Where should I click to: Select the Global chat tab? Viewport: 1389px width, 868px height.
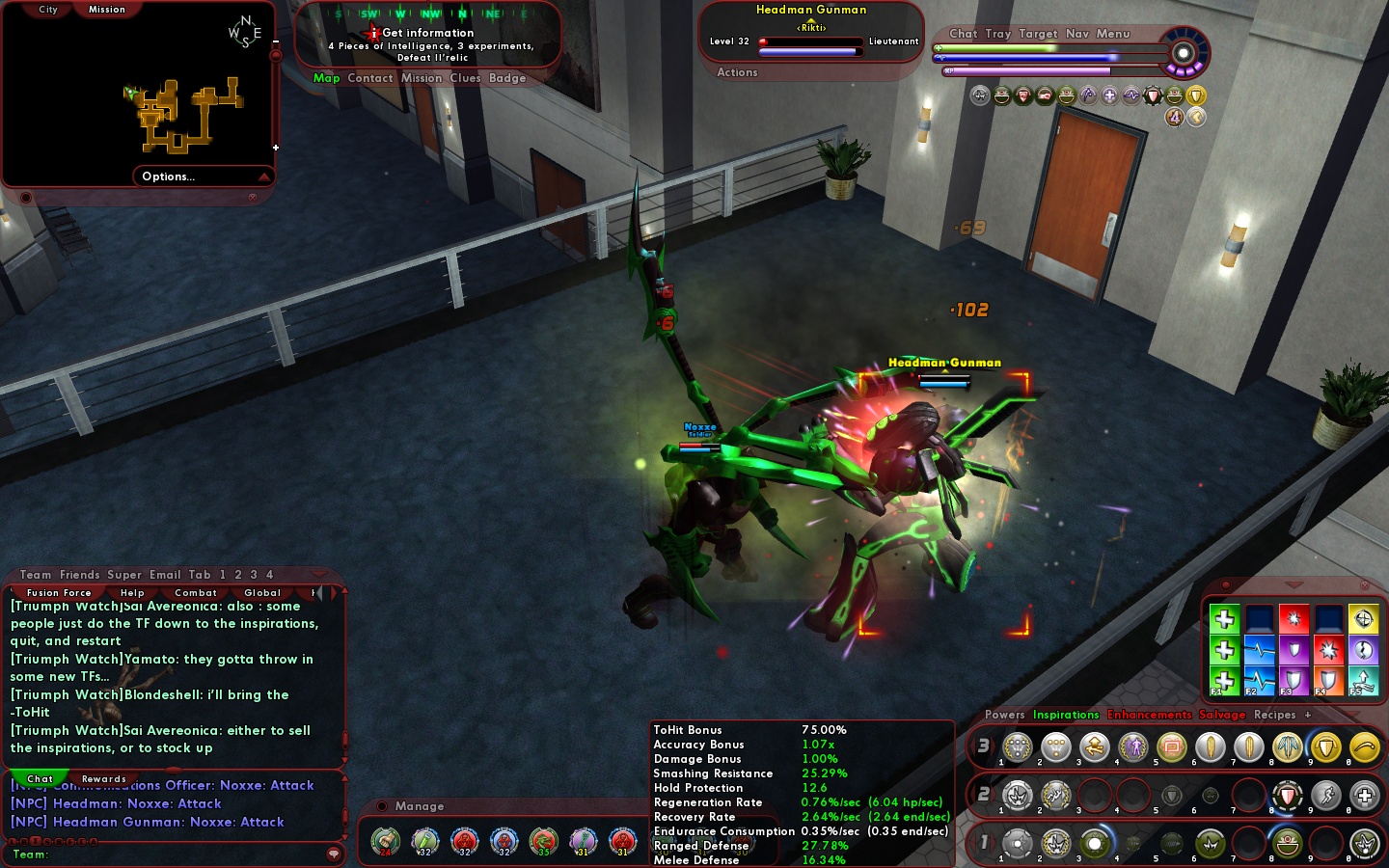262,593
